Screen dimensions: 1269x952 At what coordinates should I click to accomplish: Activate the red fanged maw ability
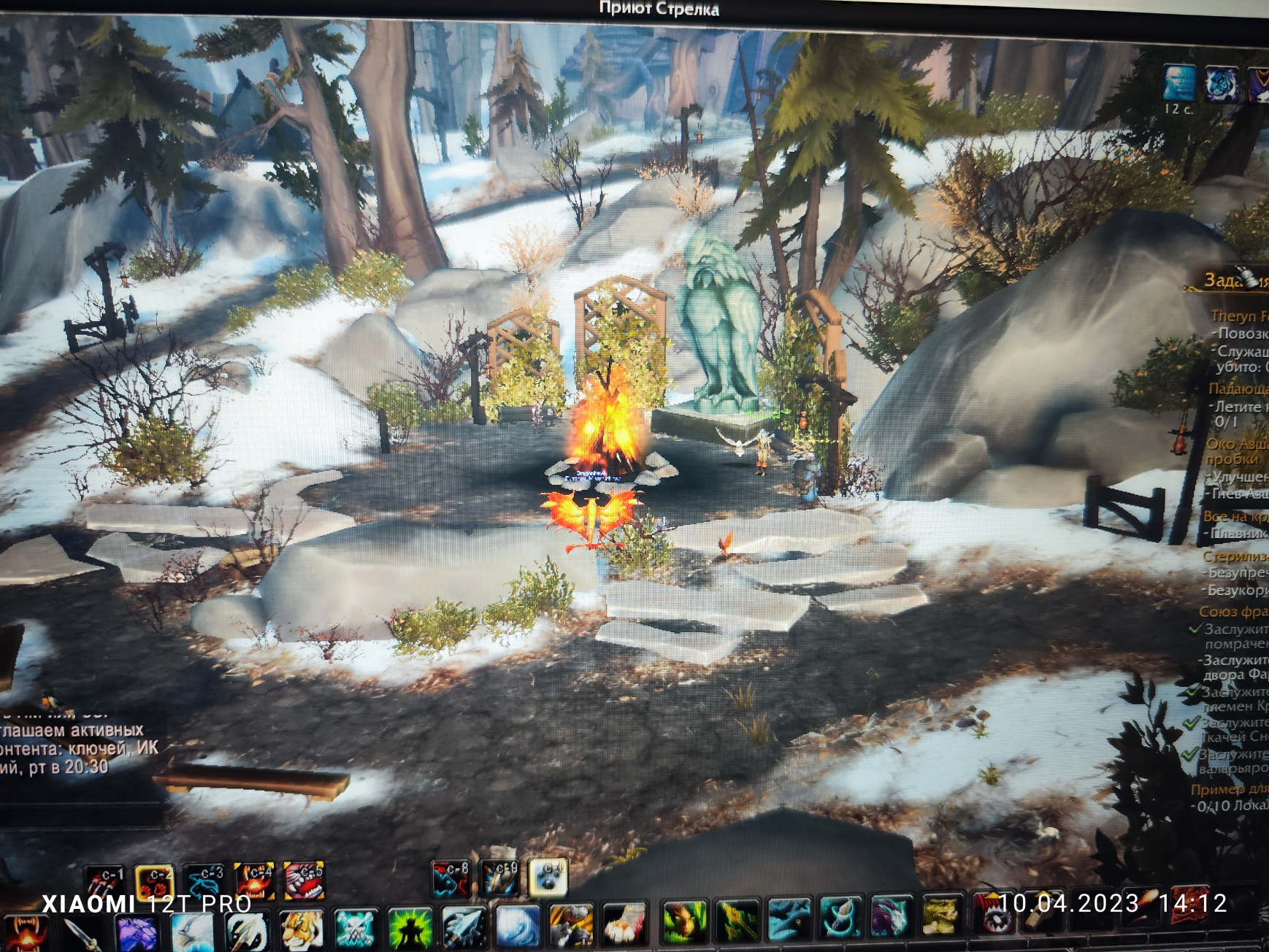pos(304,880)
